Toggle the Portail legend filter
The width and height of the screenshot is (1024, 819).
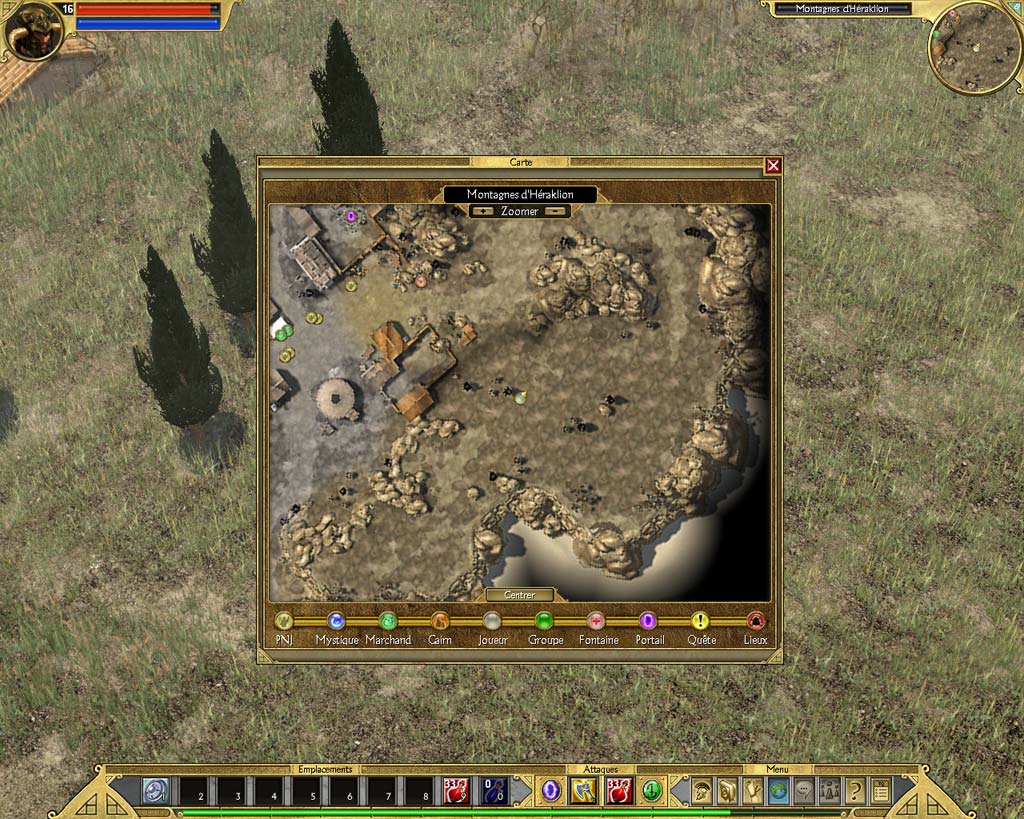(648, 621)
